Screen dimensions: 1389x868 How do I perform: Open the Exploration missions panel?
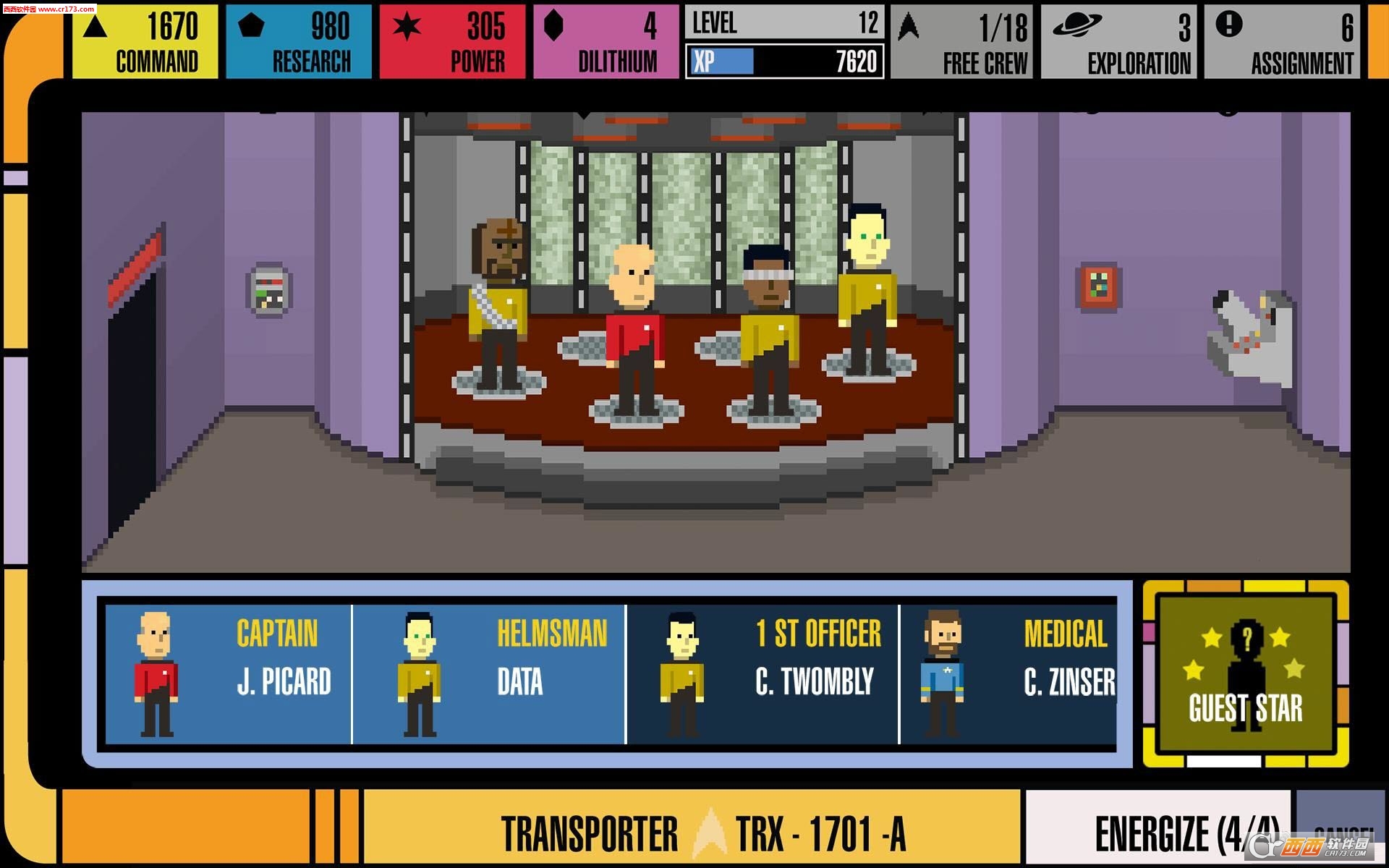tap(1118, 42)
